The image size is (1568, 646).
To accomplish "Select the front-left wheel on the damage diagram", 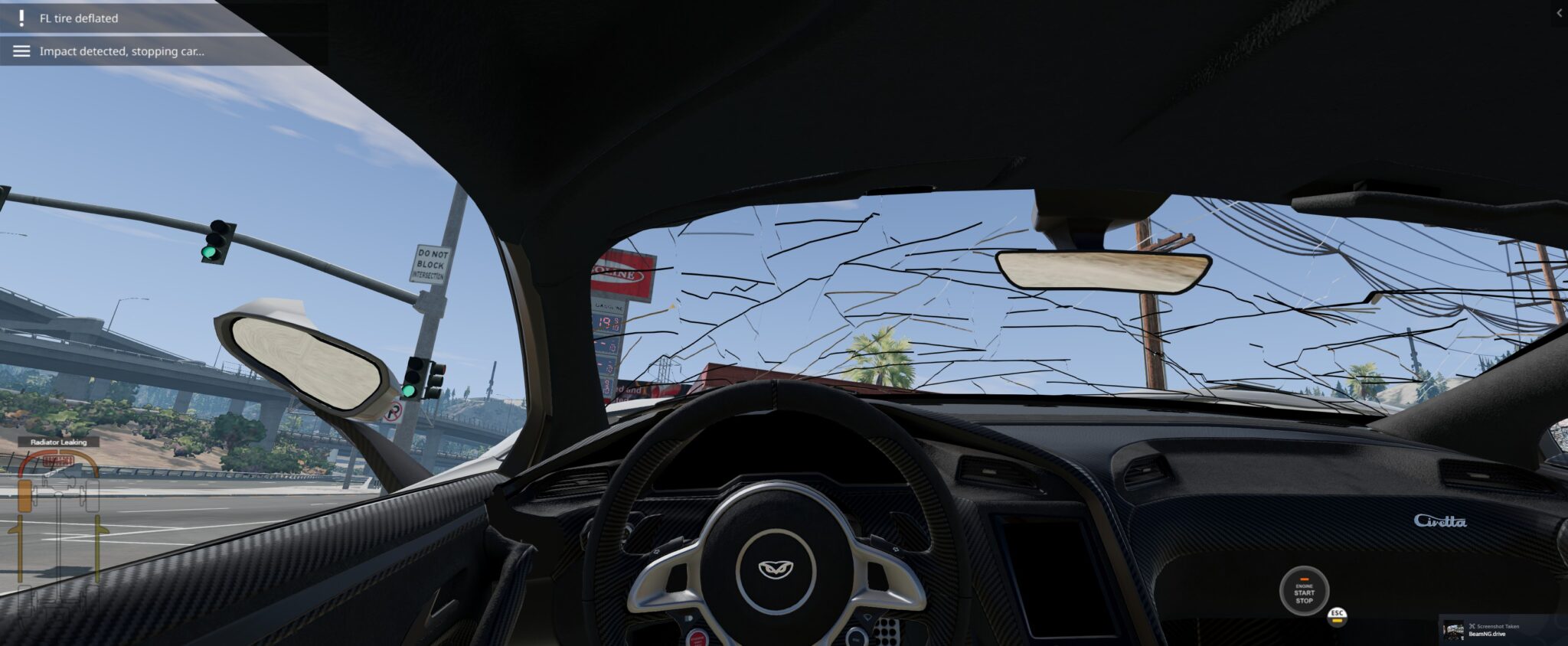I will pos(24,496).
